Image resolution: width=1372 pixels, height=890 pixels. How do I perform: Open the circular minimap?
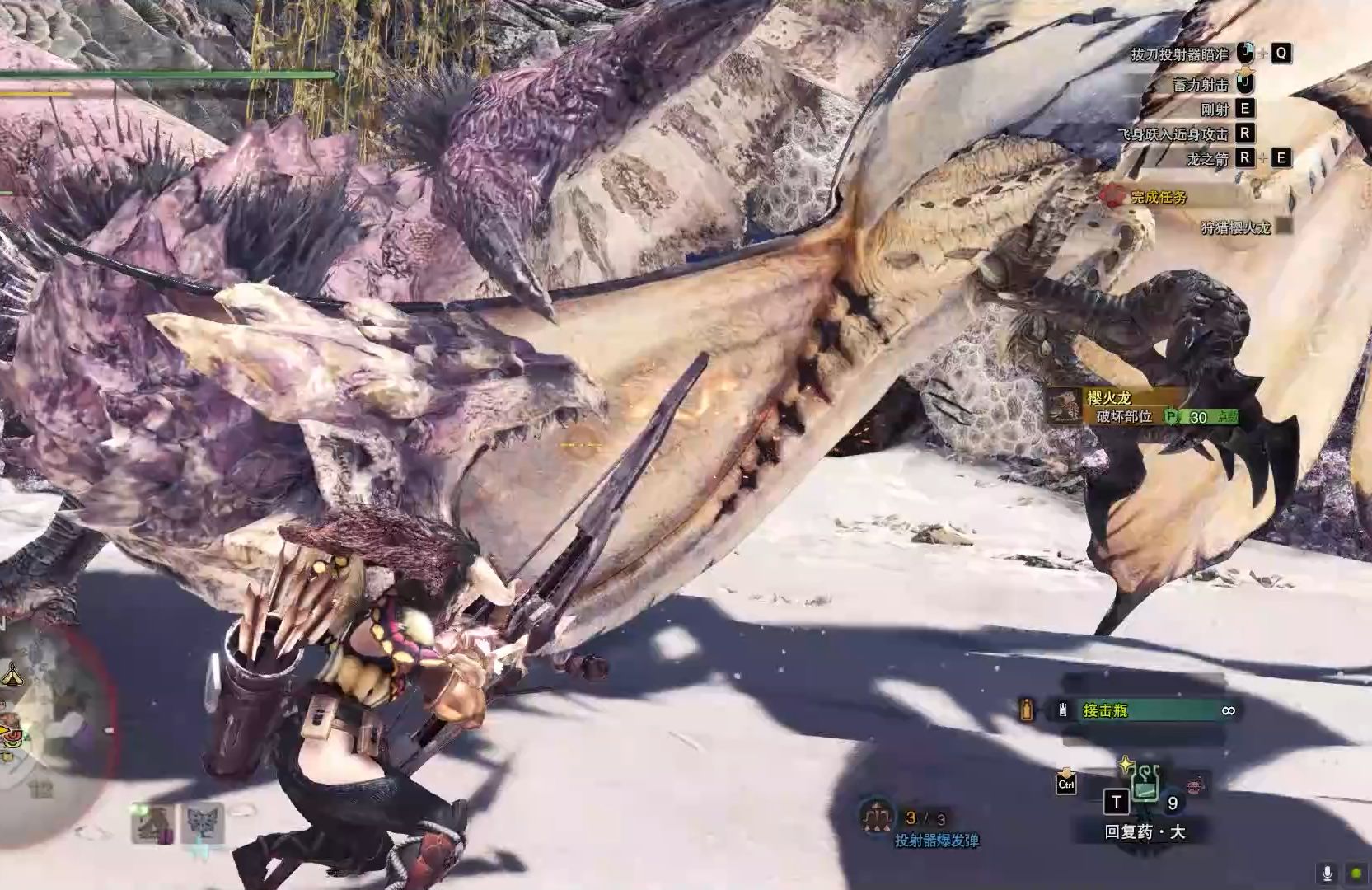tap(51, 733)
